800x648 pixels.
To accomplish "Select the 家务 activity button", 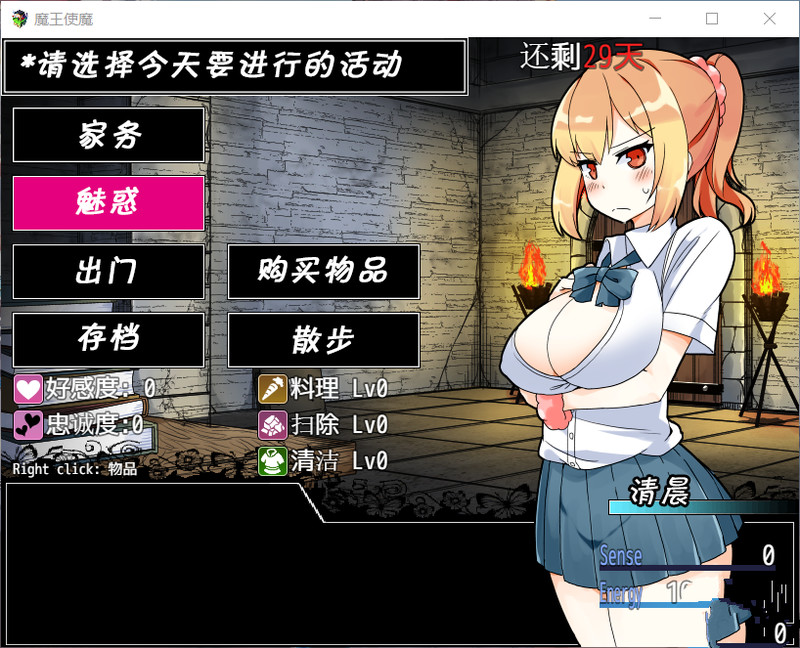I will click(108, 135).
